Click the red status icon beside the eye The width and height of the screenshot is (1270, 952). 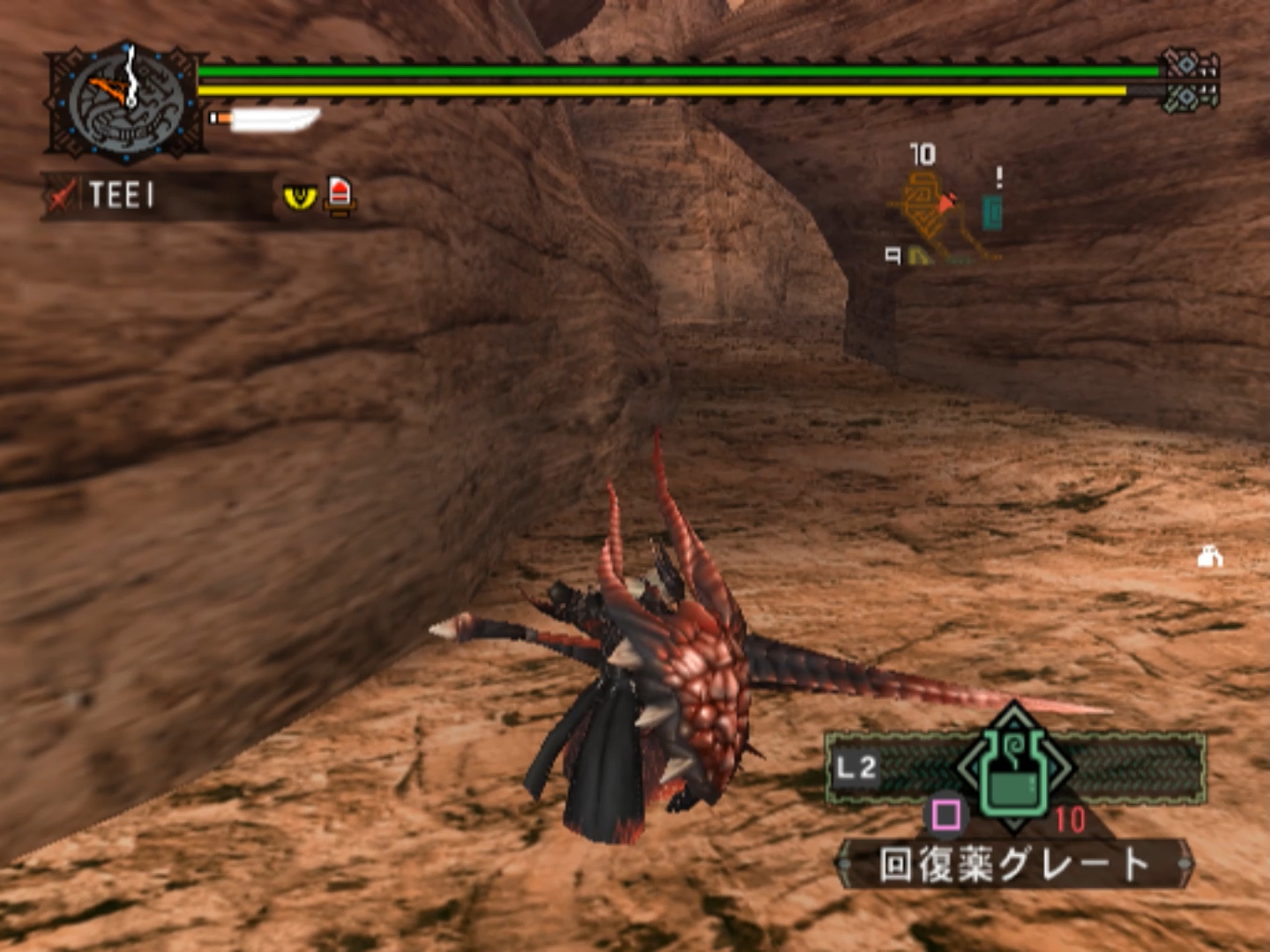pos(340,194)
